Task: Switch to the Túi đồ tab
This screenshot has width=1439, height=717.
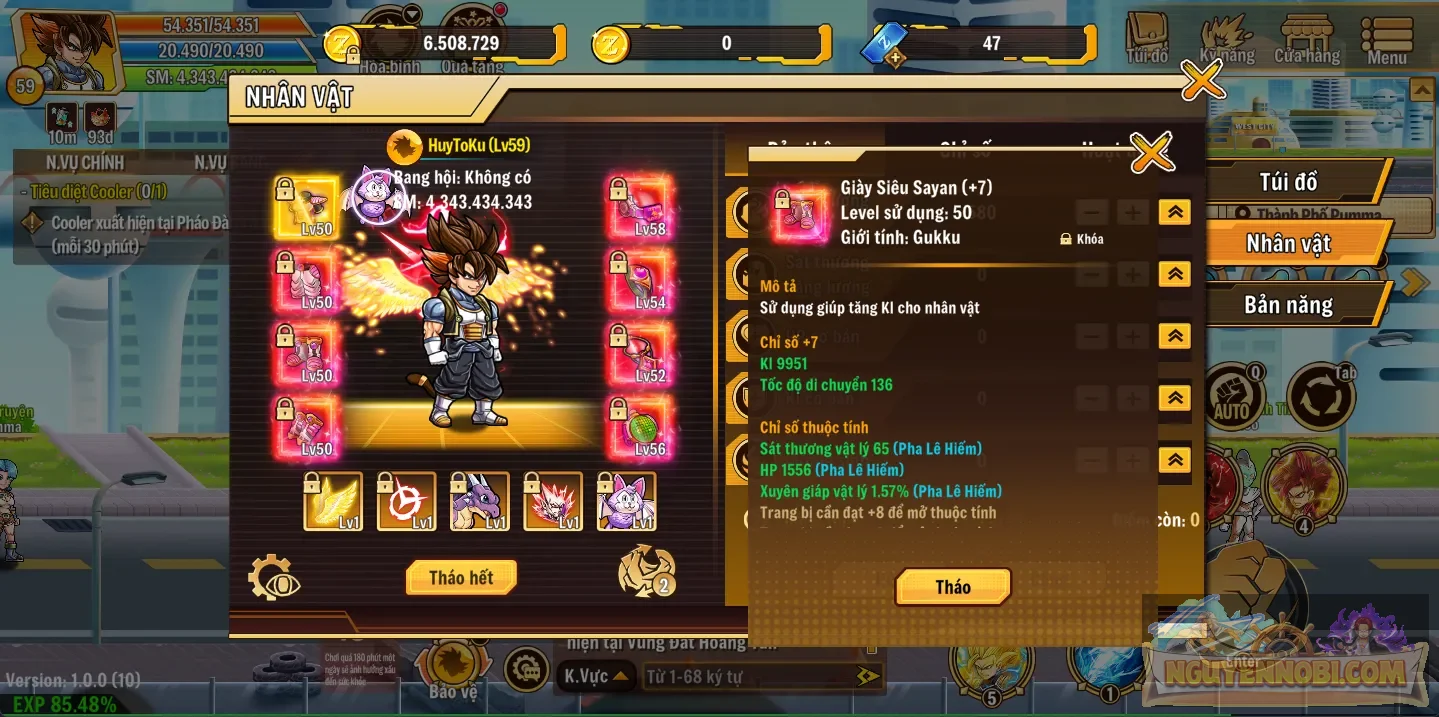Action: 1287,182
